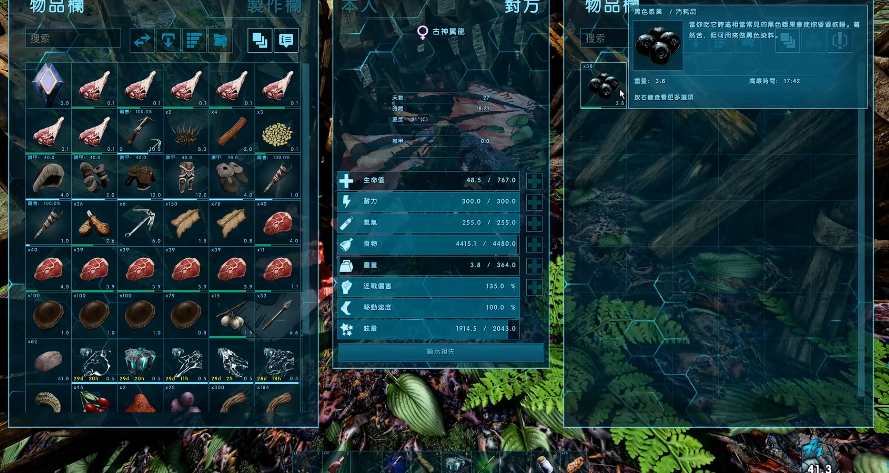Switch to the 對方 stats tab
This screenshot has height=473, width=889.
tap(522, 6)
